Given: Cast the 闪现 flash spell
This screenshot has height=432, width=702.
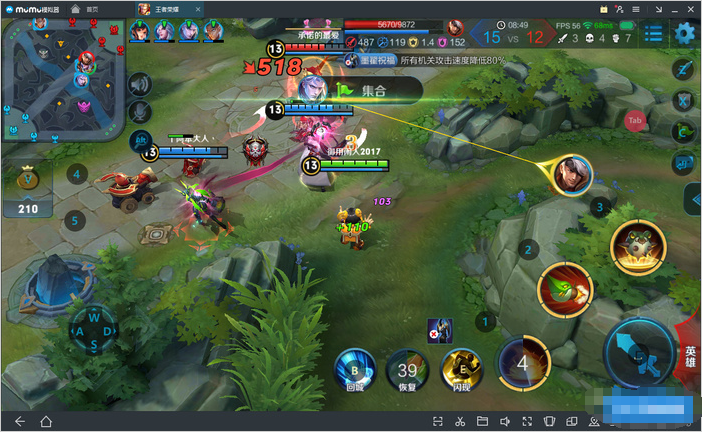Looking at the screenshot, I should tap(461, 367).
